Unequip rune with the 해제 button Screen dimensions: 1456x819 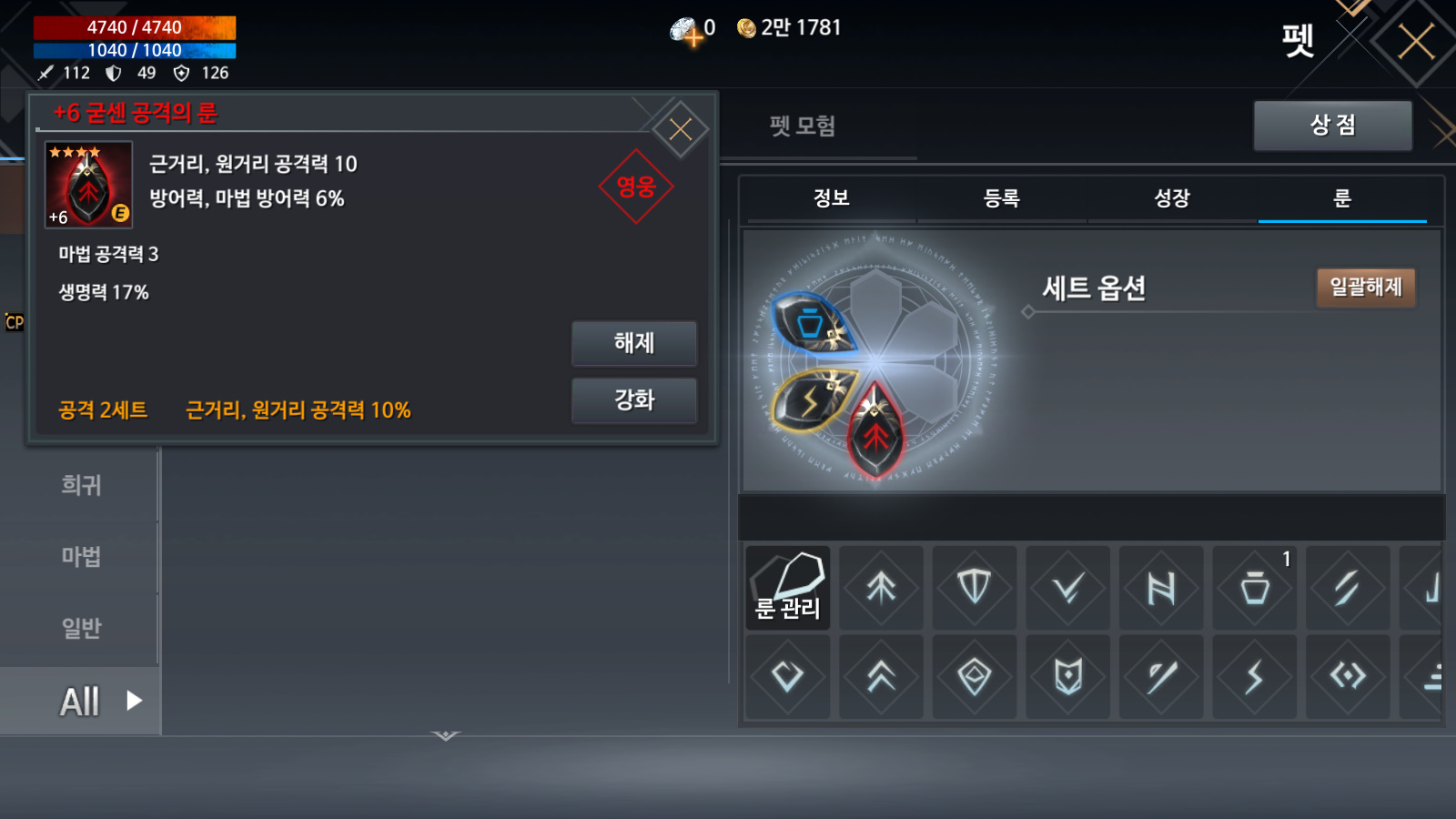point(633,343)
